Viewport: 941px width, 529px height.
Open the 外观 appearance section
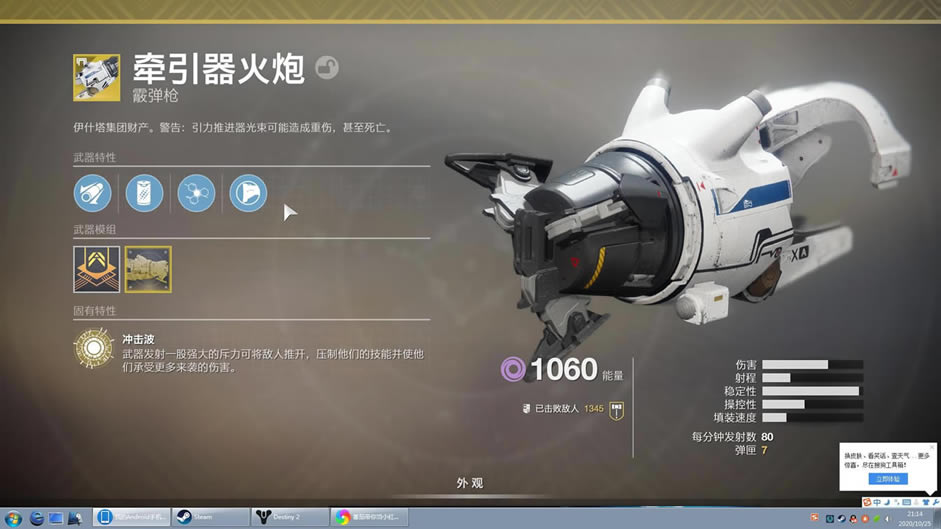(x=470, y=483)
